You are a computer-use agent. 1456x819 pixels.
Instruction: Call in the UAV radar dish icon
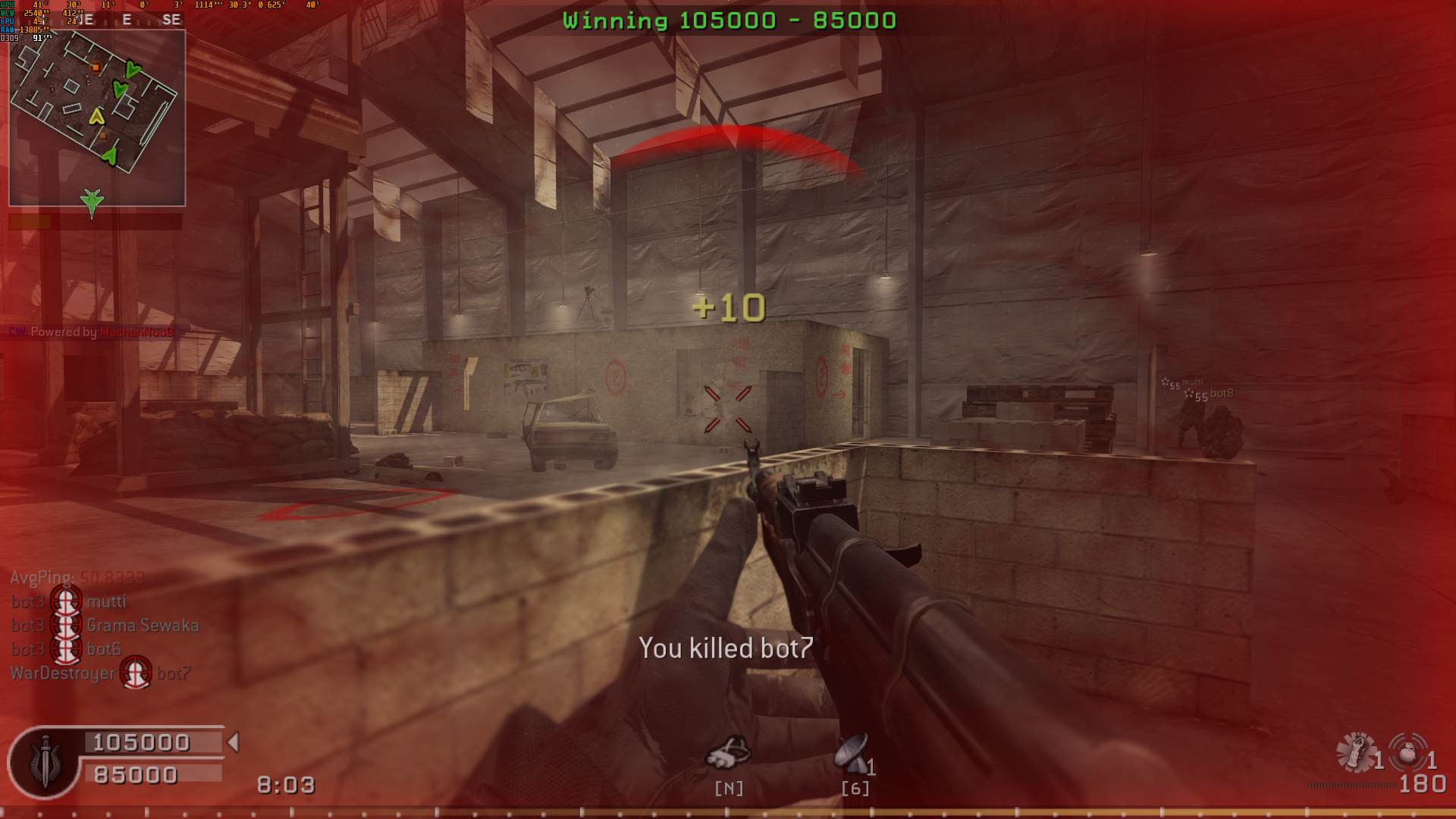click(853, 752)
